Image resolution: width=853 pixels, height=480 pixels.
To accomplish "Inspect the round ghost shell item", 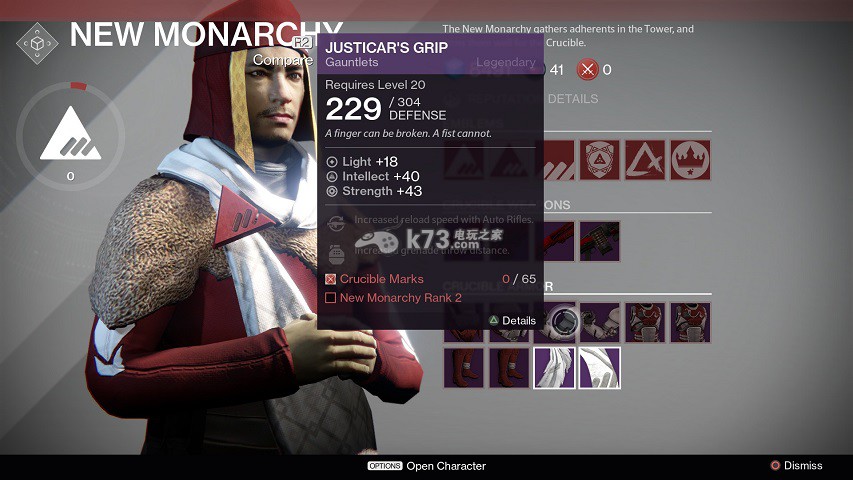I will tap(563, 323).
